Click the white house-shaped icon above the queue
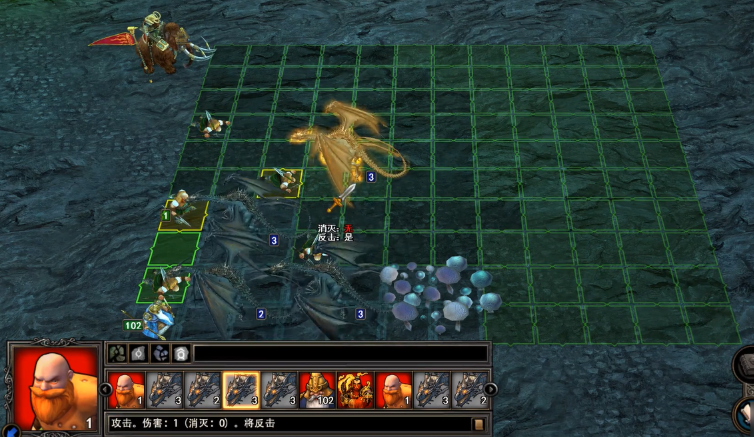Viewport: 754px width, 437px height. coord(180,353)
